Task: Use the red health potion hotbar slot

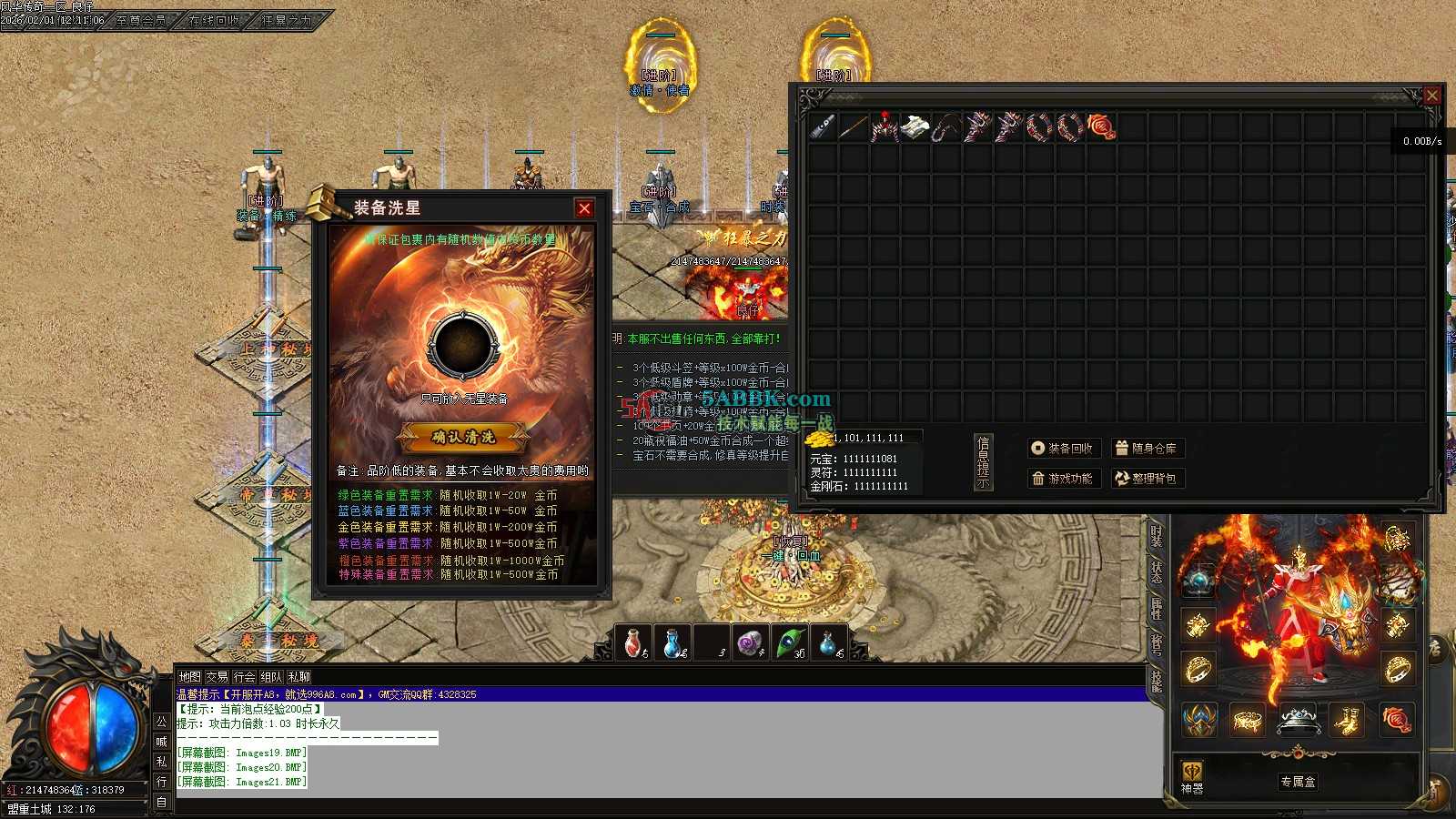Action: [x=633, y=642]
